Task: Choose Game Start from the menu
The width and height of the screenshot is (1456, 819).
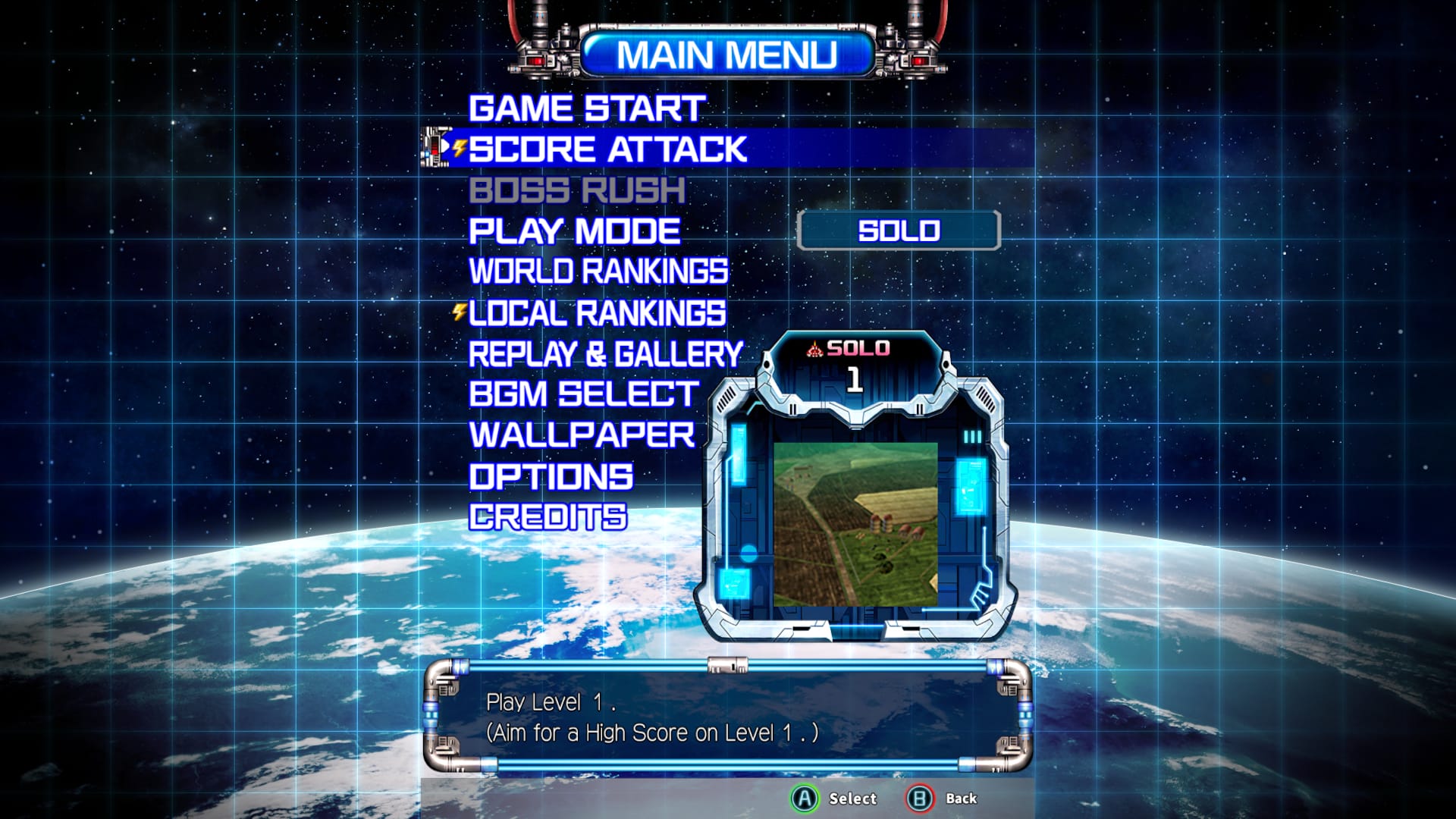Action: click(588, 108)
